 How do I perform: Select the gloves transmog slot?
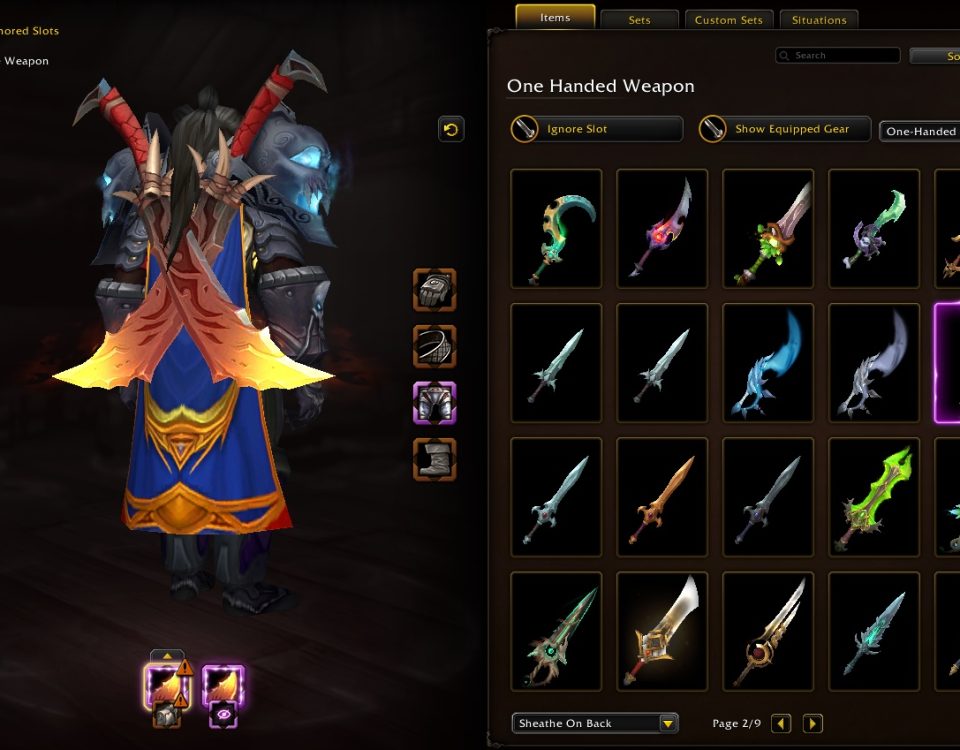click(435, 290)
